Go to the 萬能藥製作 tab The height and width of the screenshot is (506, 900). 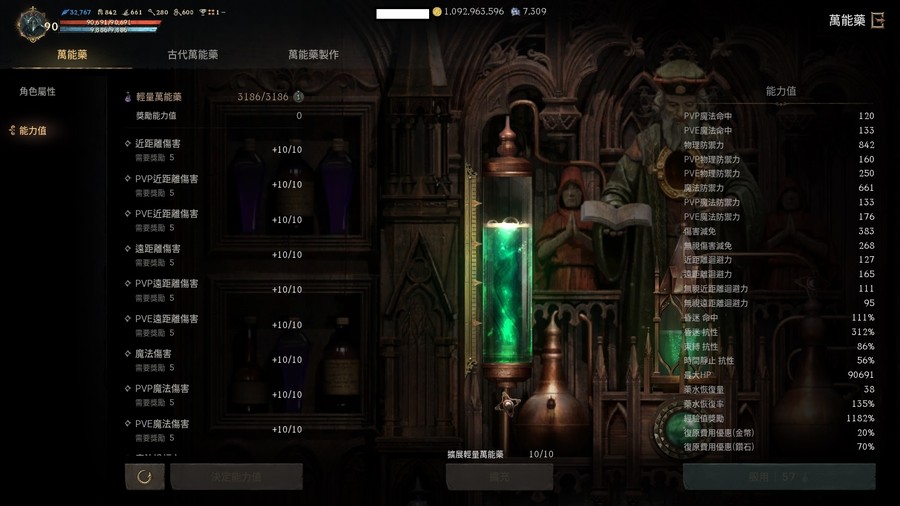click(313, 55)
